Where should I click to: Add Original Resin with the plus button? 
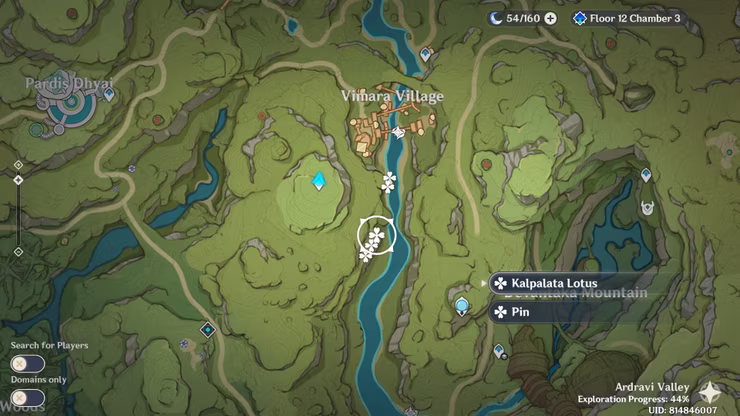pyautogui.click(x=550, y=18)
